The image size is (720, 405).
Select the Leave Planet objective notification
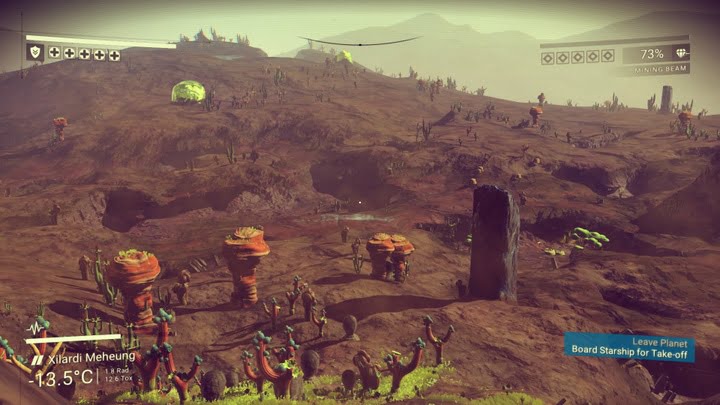[629, 346]
